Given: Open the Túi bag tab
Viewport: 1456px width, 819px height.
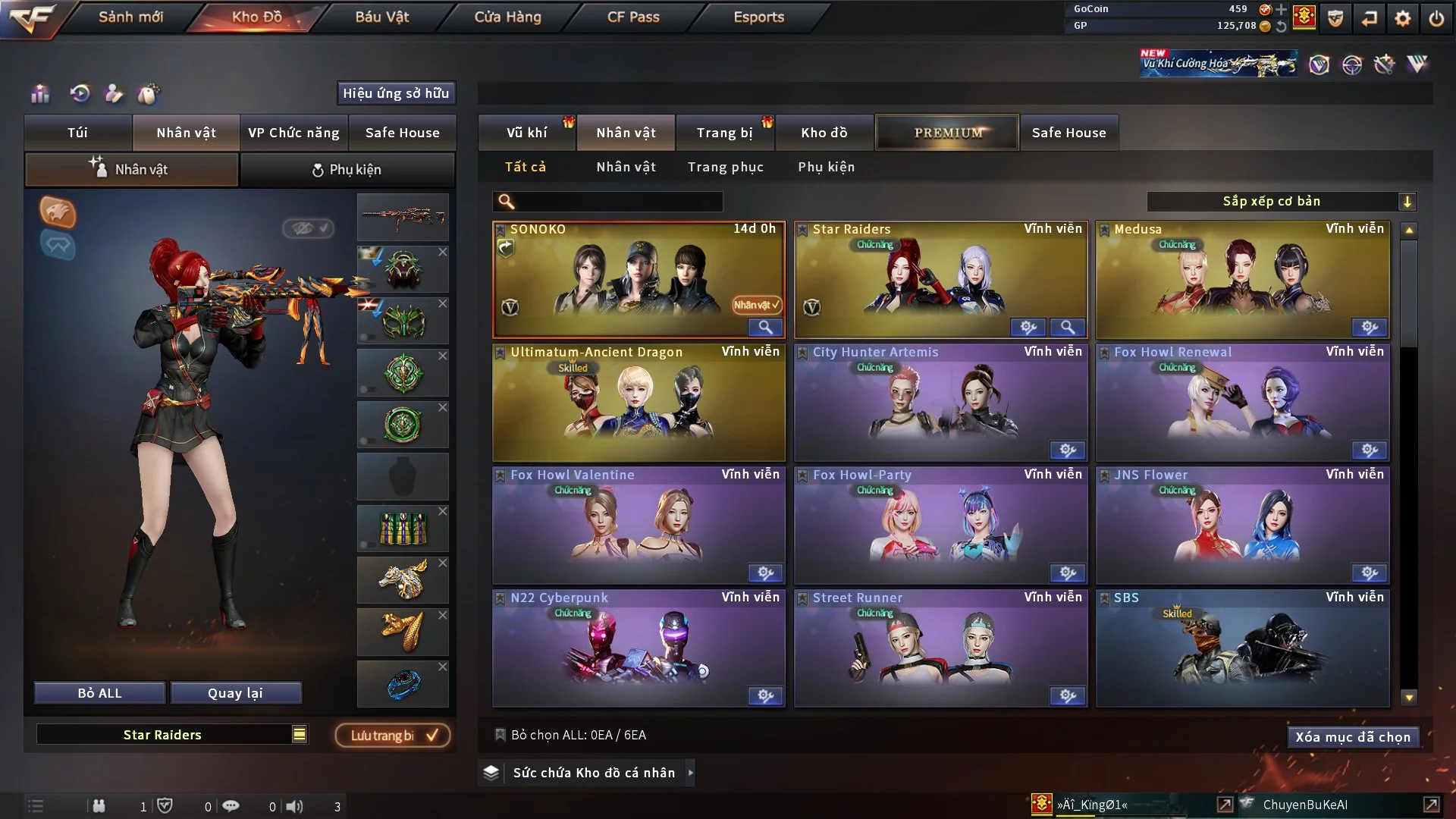Looking at the screenshot, I should point(77,133).
